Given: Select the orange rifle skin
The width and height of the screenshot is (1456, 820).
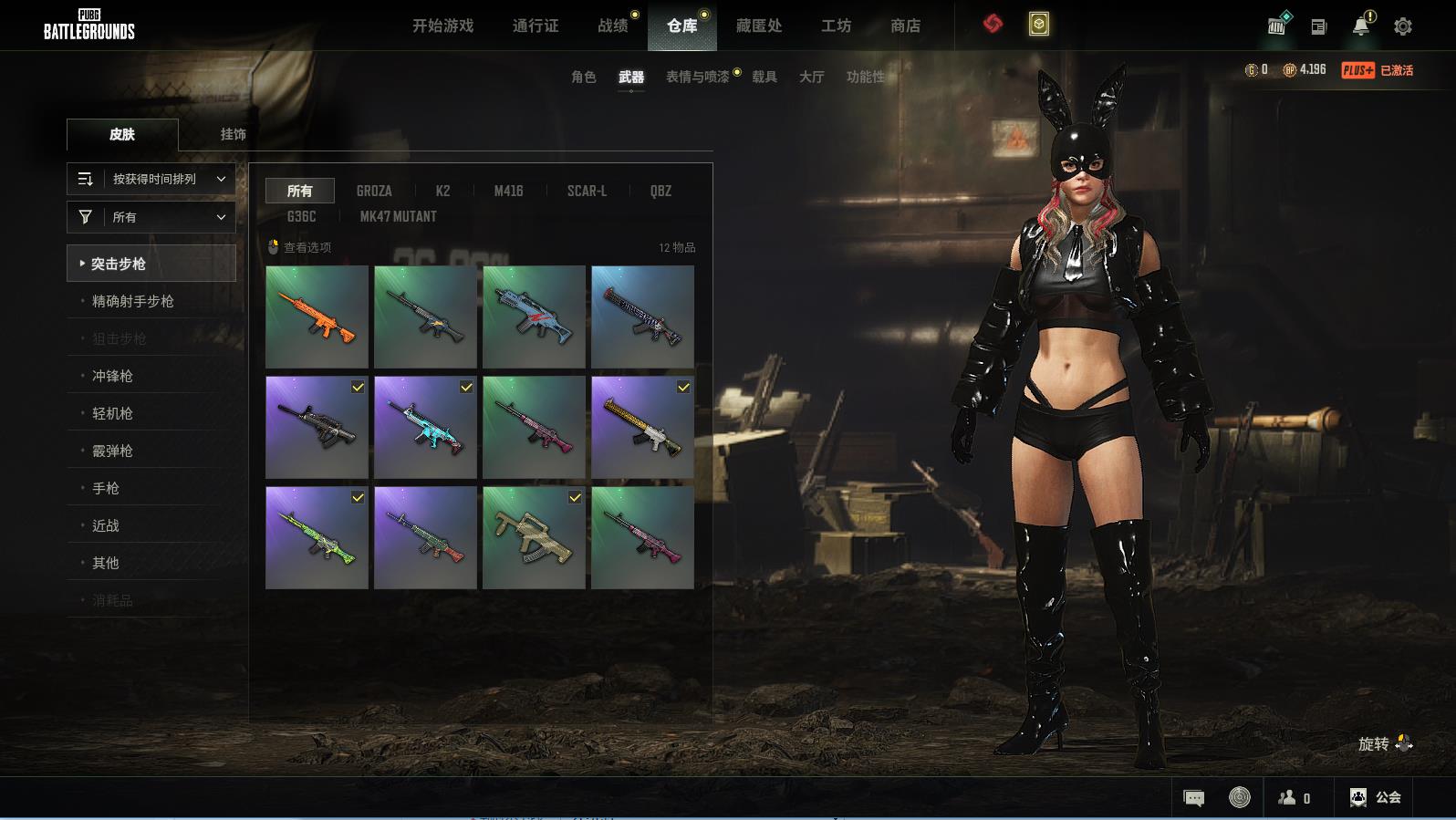Looking at the screenshot, I should coord(317,317).
